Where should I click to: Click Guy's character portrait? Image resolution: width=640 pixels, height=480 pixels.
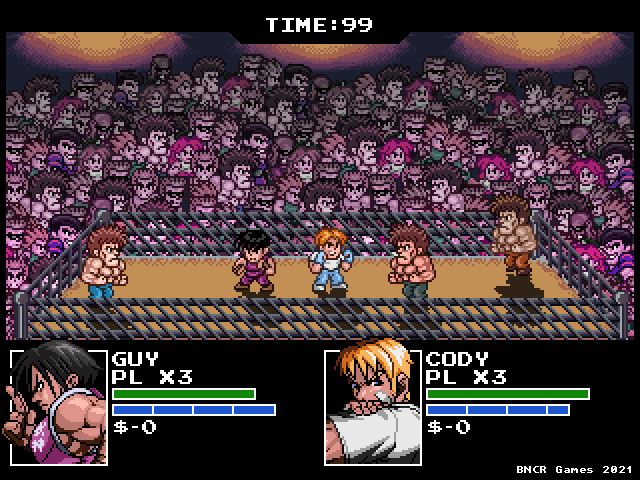57,406
